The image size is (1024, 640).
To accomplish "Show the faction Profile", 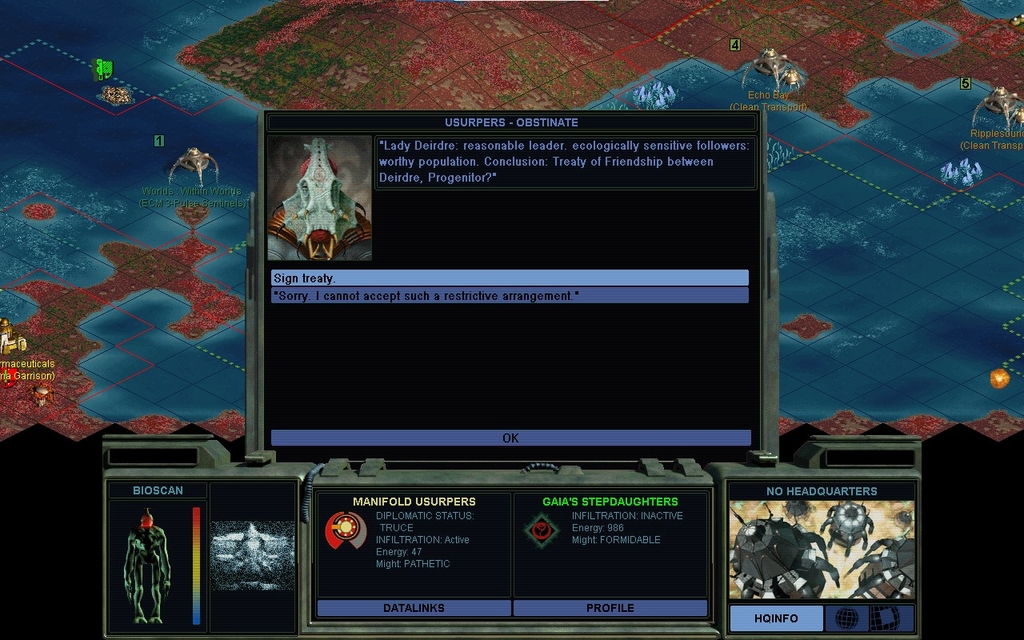I will [610, 608].
